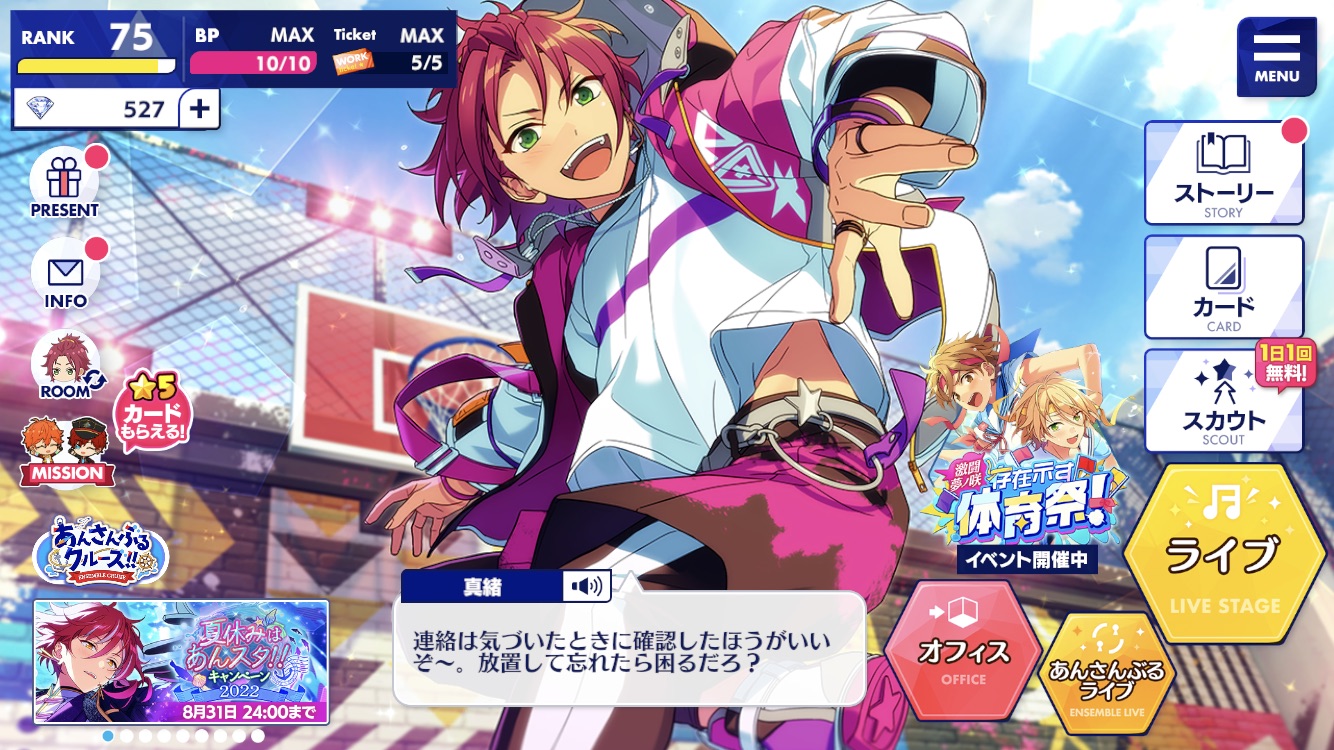
Task: View the summer campaign 2022 banner
Action: [x=181, y=661]
